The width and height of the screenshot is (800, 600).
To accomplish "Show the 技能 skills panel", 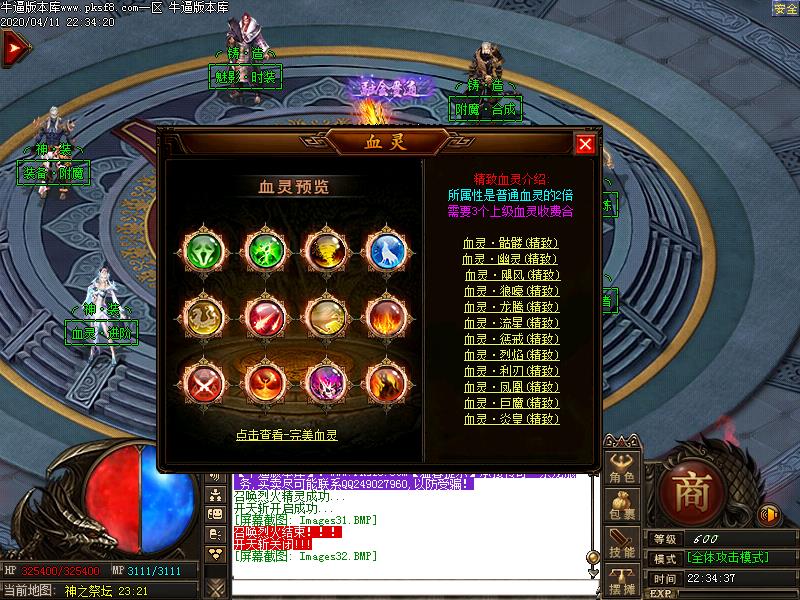I will pos(622,544).
